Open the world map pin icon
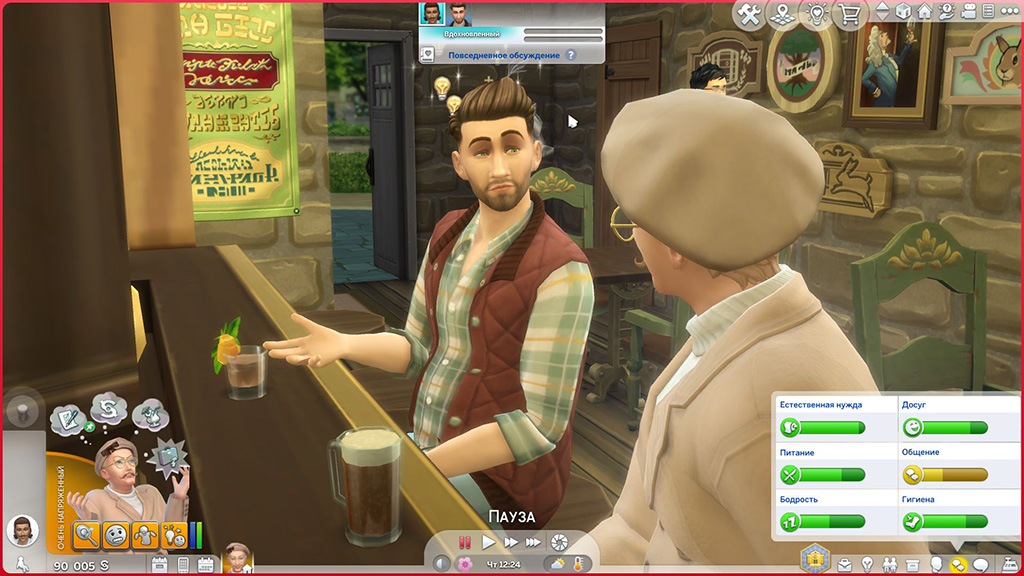This screenshot has height=576, width=1024. pyautogui.click(x=784, y=13)
